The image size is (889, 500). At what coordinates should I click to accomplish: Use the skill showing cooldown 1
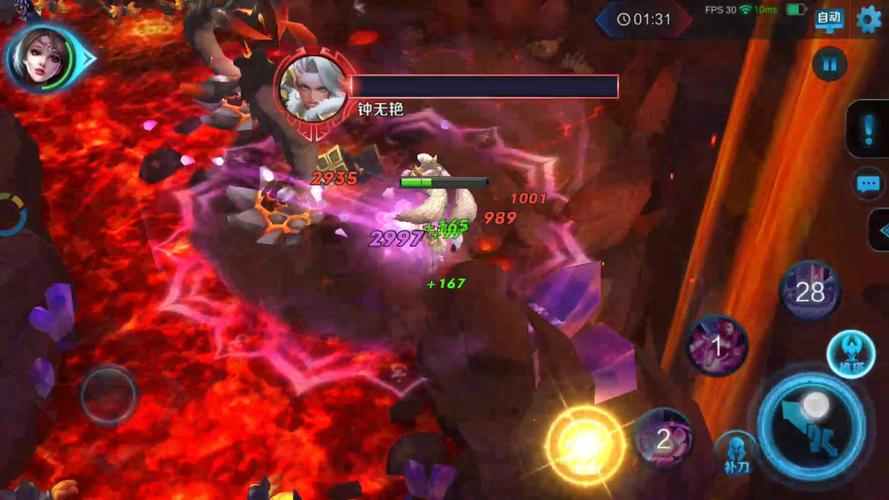click(717, 345)
